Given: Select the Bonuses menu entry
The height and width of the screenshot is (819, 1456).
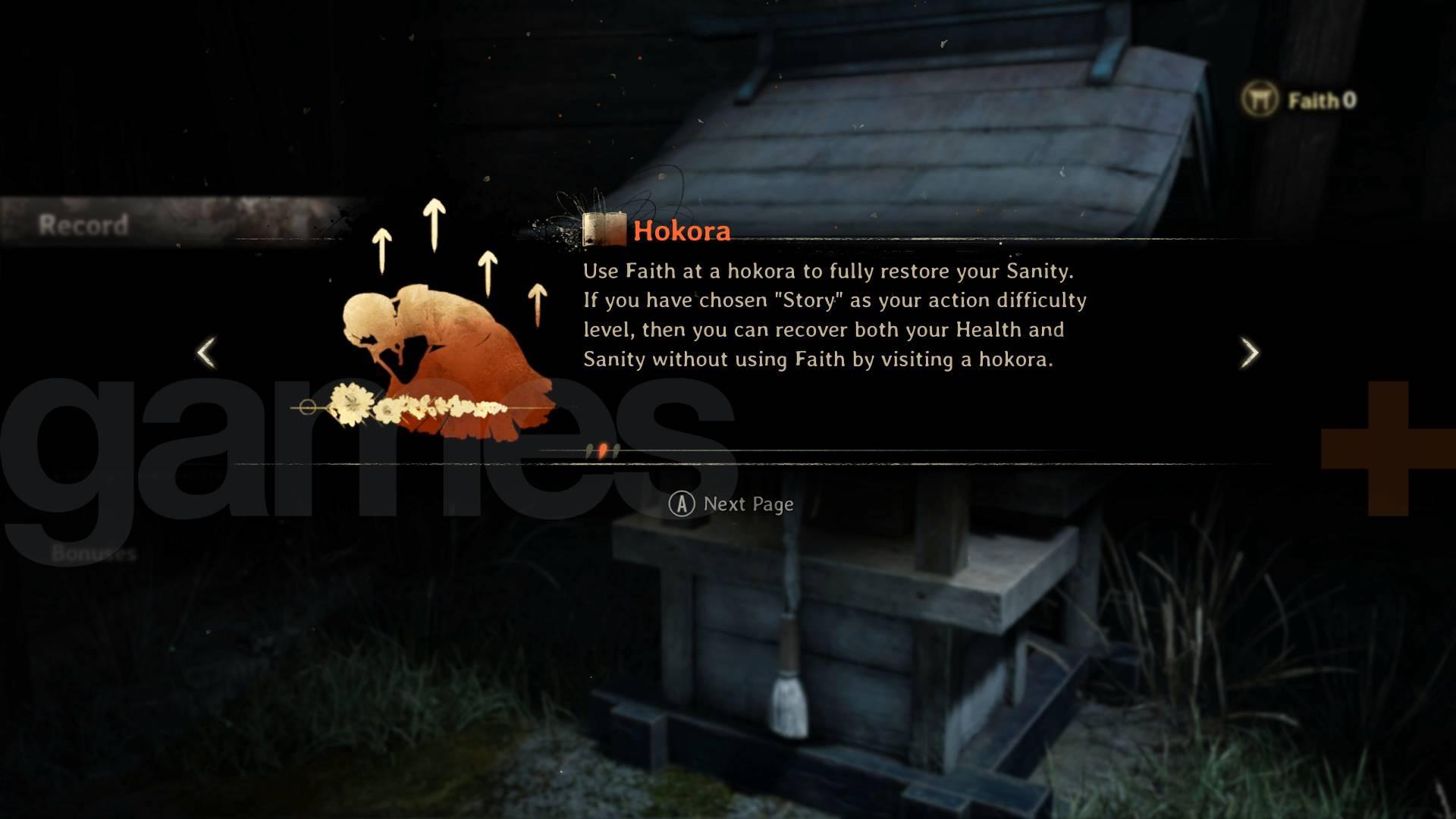Looking at the screenshot, I should pyautogui.click(x=94, y=554).
